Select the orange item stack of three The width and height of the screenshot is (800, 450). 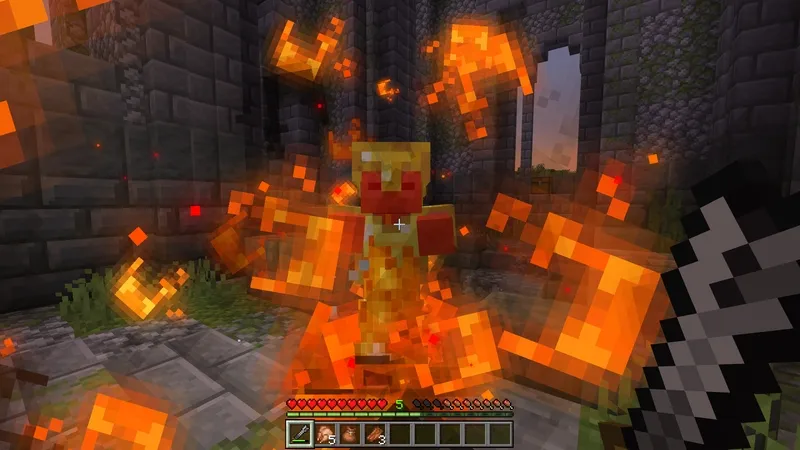tap(374, 433)
